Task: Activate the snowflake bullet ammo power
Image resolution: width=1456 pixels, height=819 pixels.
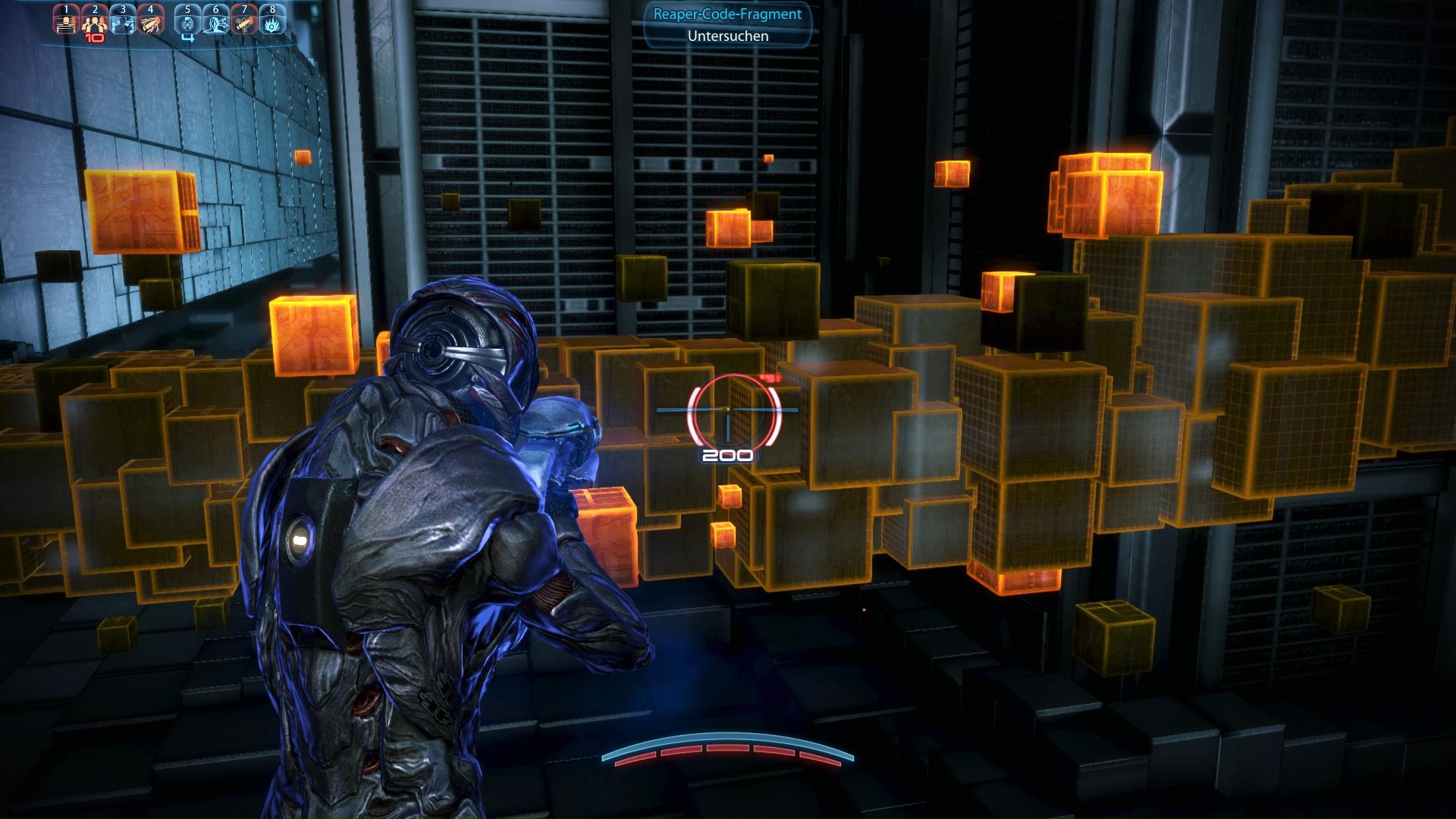Action: (244, 23)
